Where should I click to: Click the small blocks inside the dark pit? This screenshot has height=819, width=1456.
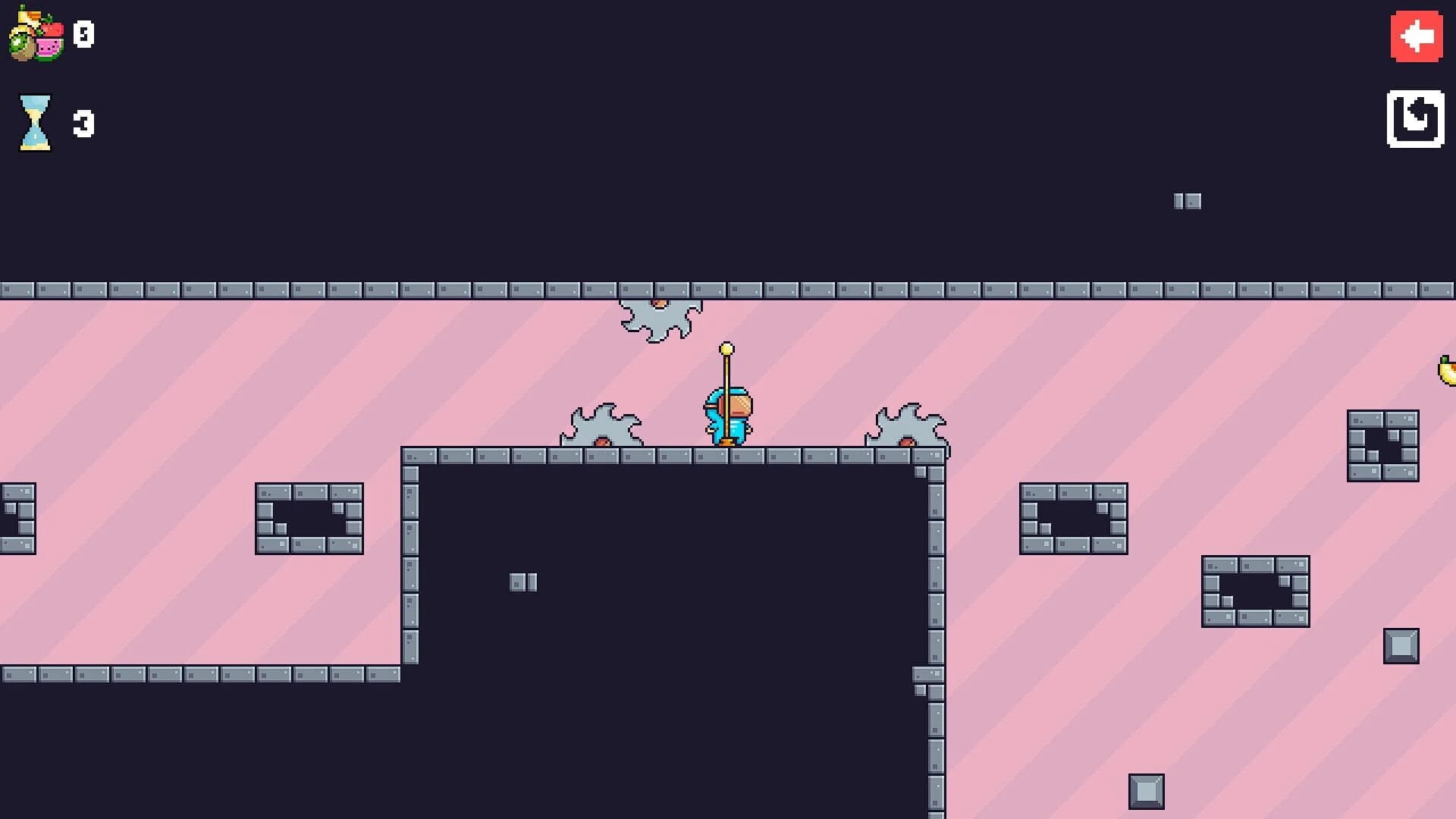click(525, 582)
